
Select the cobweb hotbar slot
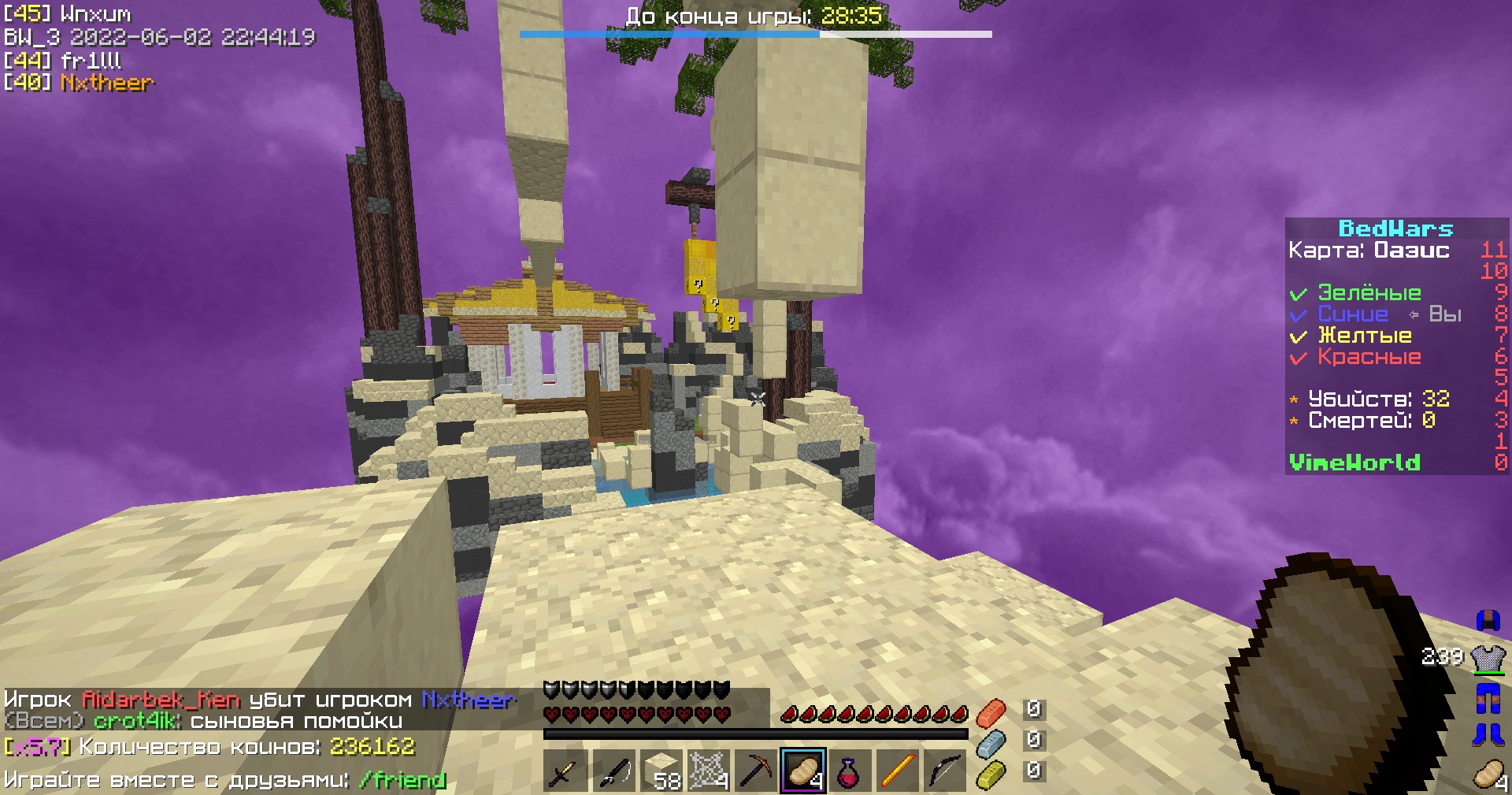click(708, 771)
